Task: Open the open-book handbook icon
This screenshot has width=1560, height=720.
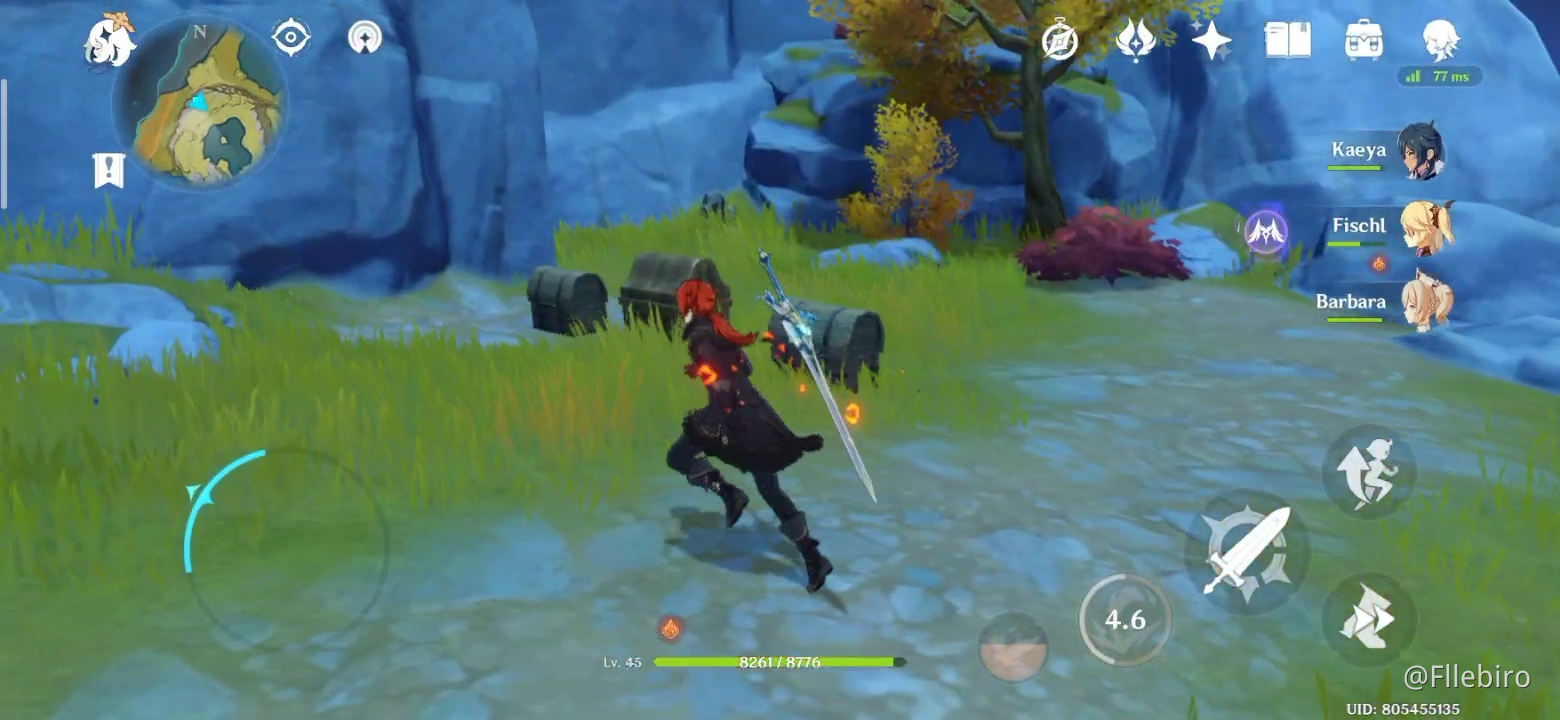Action: click(1287, 40)
